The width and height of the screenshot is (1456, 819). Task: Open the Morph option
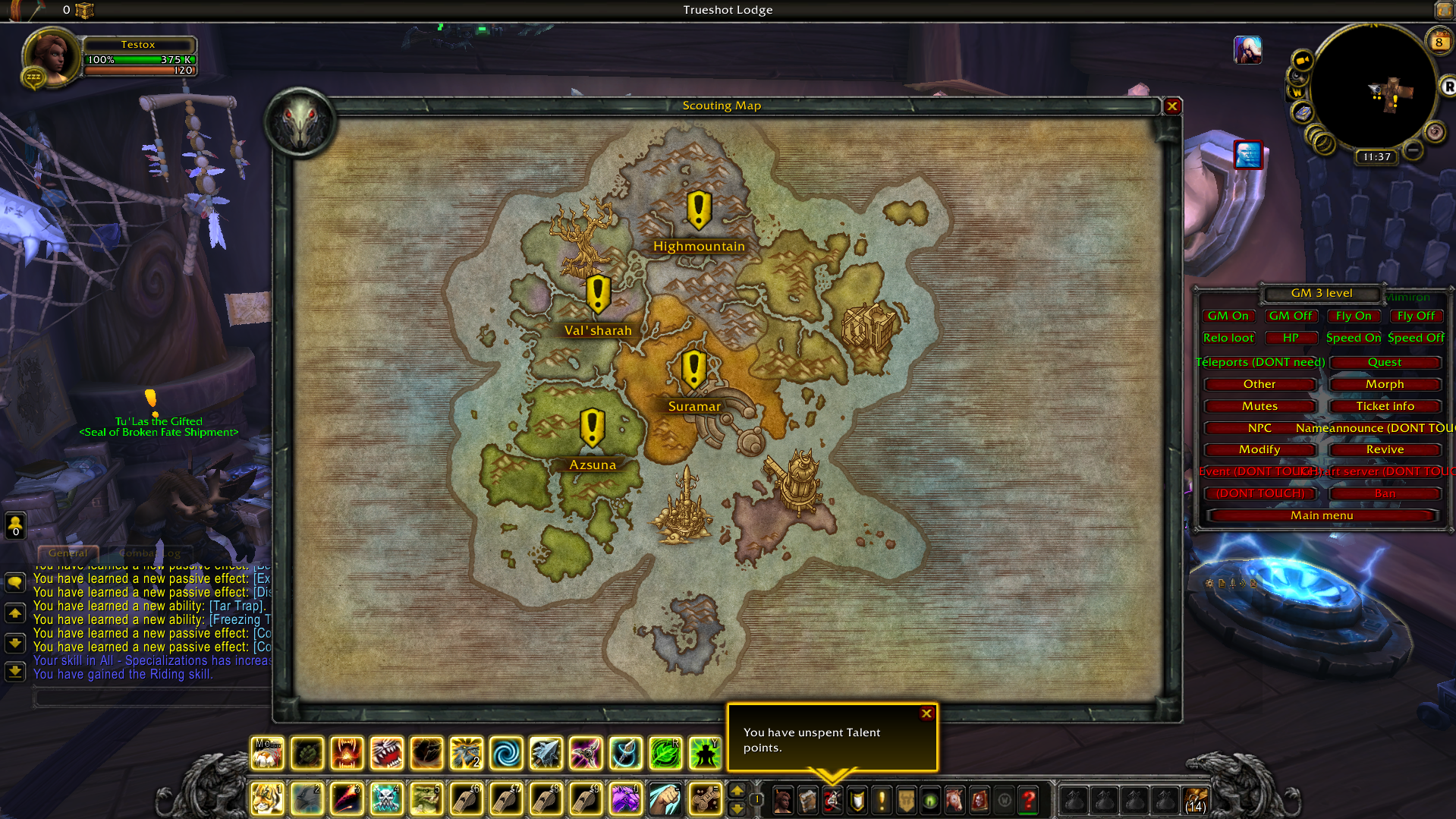point(1385,384)
